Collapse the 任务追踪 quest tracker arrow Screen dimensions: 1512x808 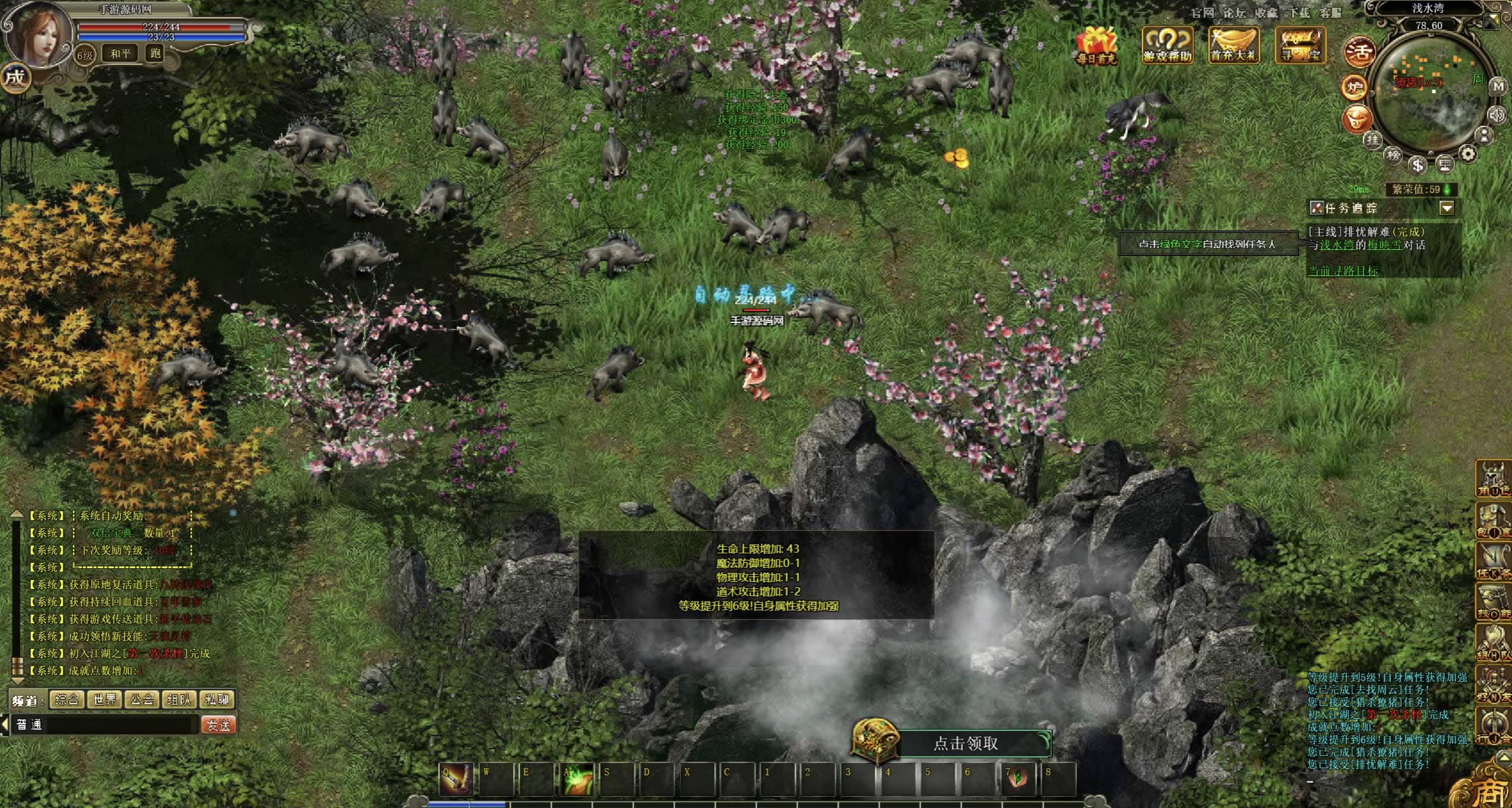(x=1447, y=208)
